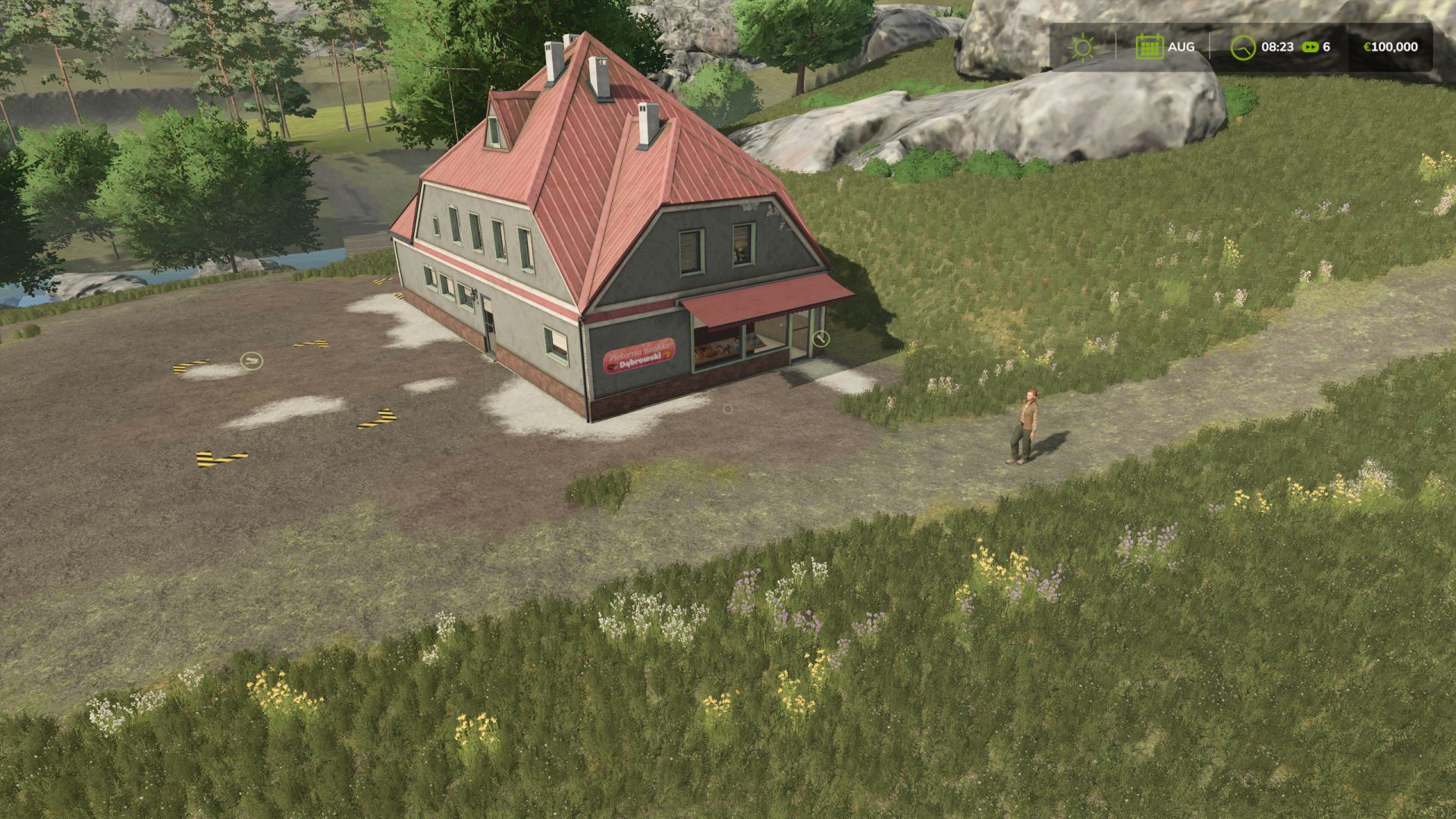Select the green clock icon

click(1242, 47)
